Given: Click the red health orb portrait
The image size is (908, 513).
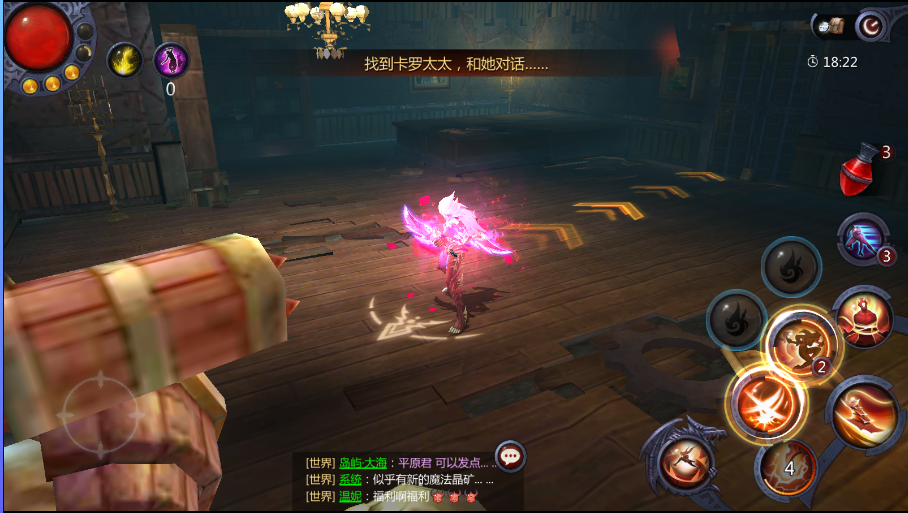Looking at the screenshot, I should tap(38, 38).
